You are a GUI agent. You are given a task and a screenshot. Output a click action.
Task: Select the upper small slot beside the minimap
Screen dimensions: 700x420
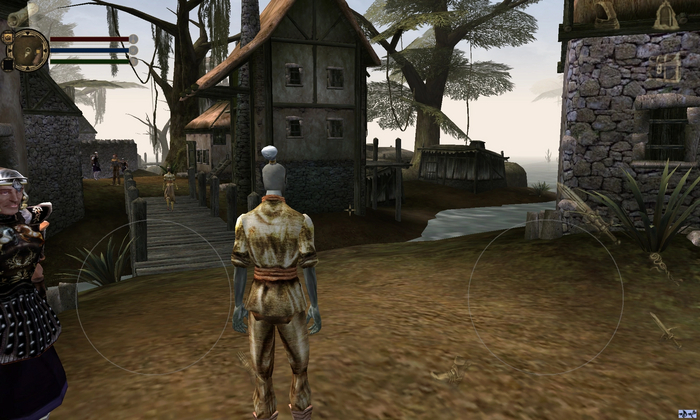coord(6,39)
